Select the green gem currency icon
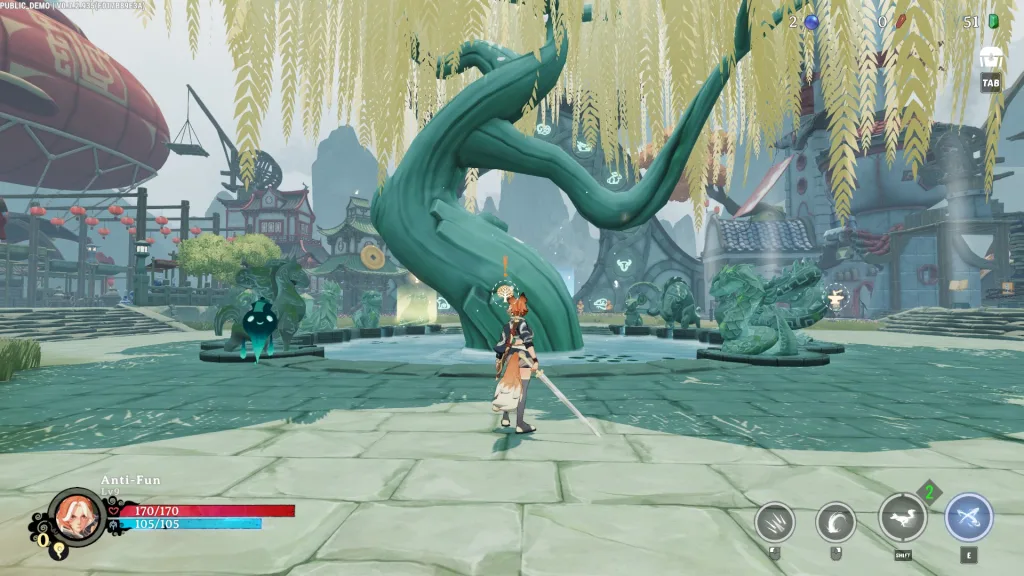 [x=993, y=22]
